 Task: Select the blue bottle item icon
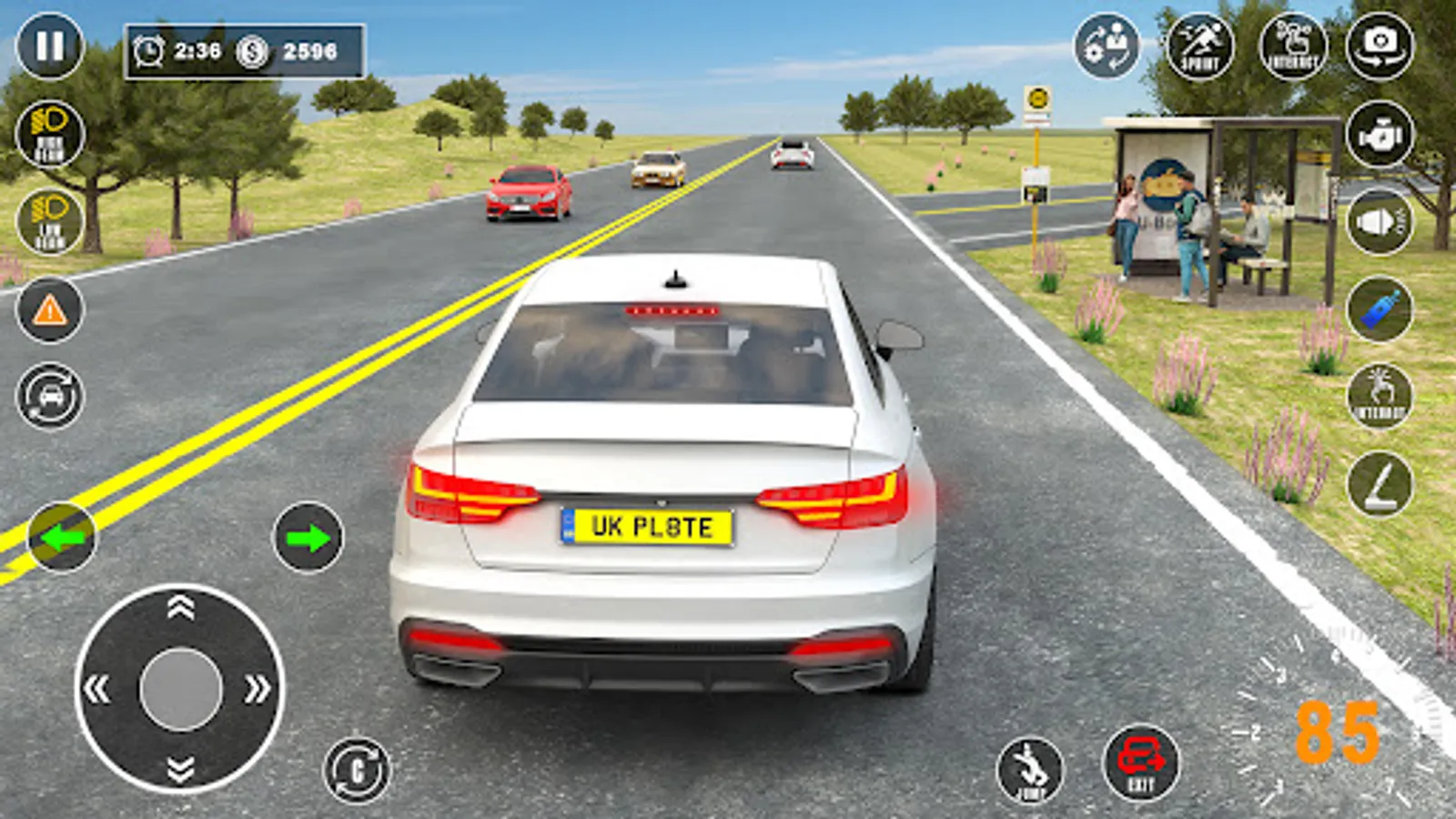[x=1380, y=309]
